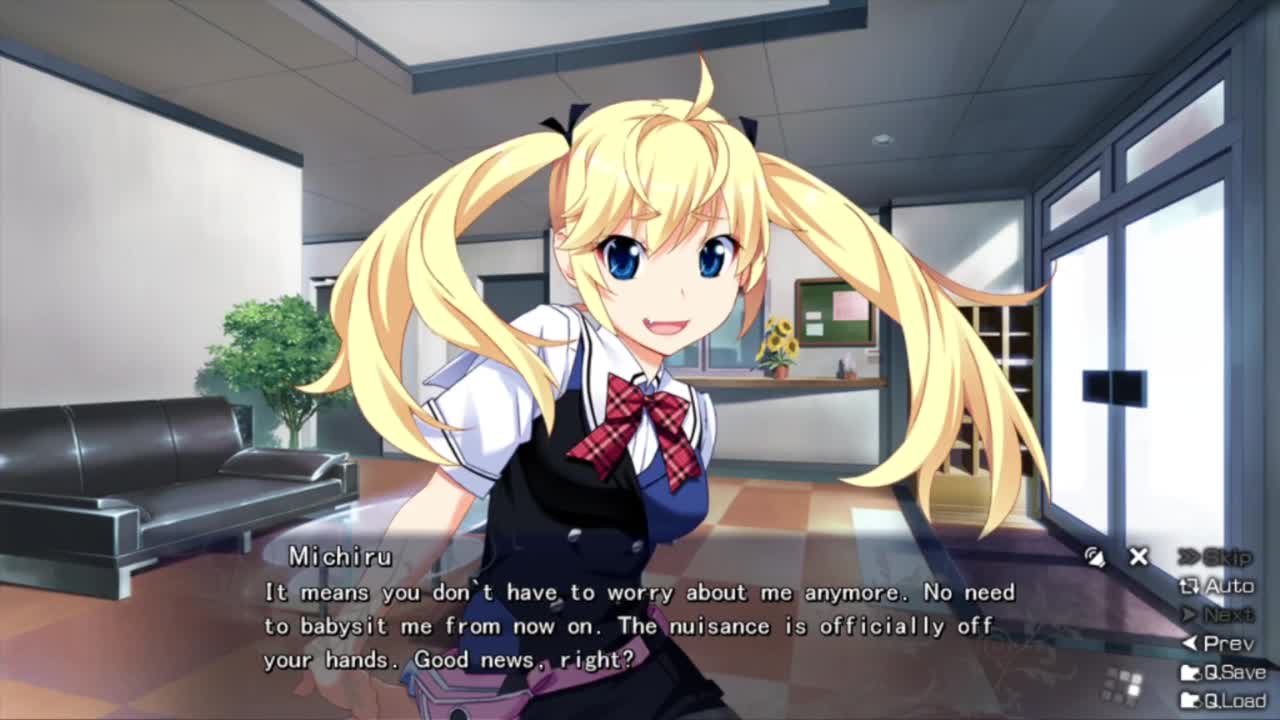
Task: Activate Skip to fast-forward the dialogue
Action: tap(1216, 557)
